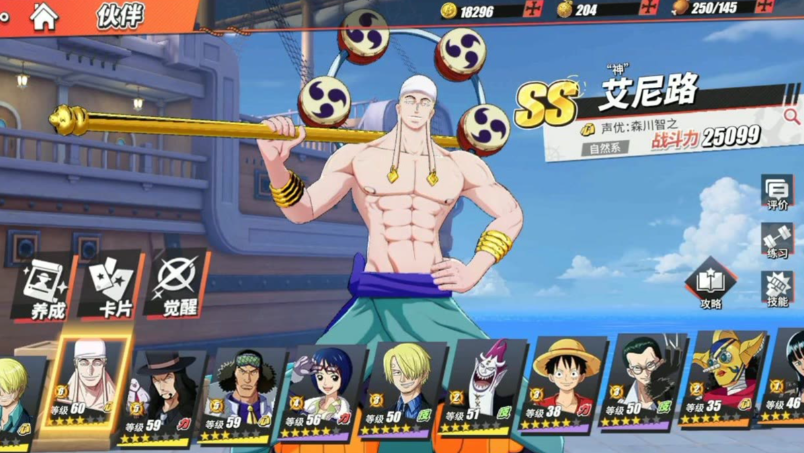
Task: Open the 练习 practice button
Action: point(777,241)
